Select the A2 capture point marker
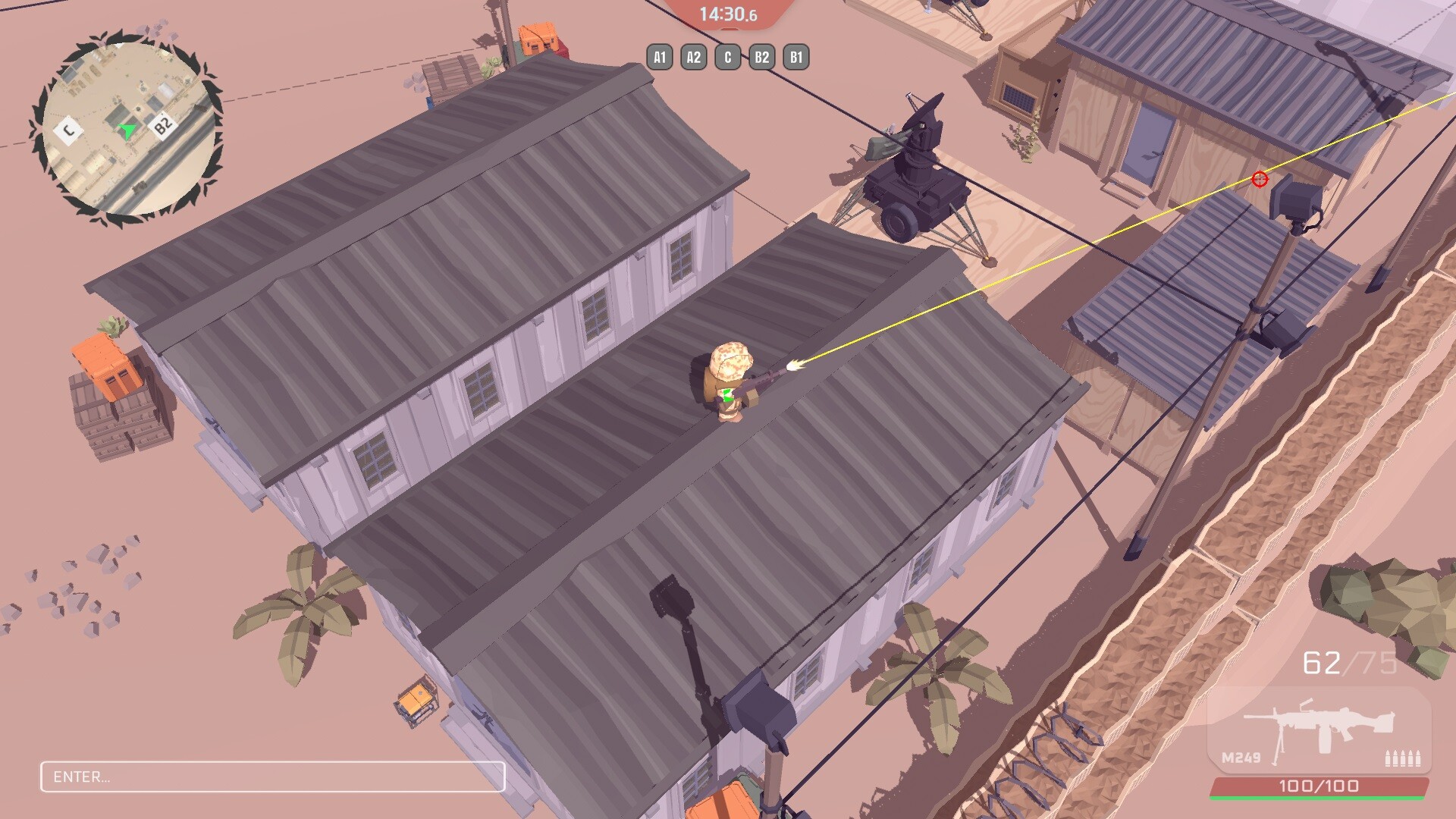This screenshot has width=1456, height=819. 692,56
